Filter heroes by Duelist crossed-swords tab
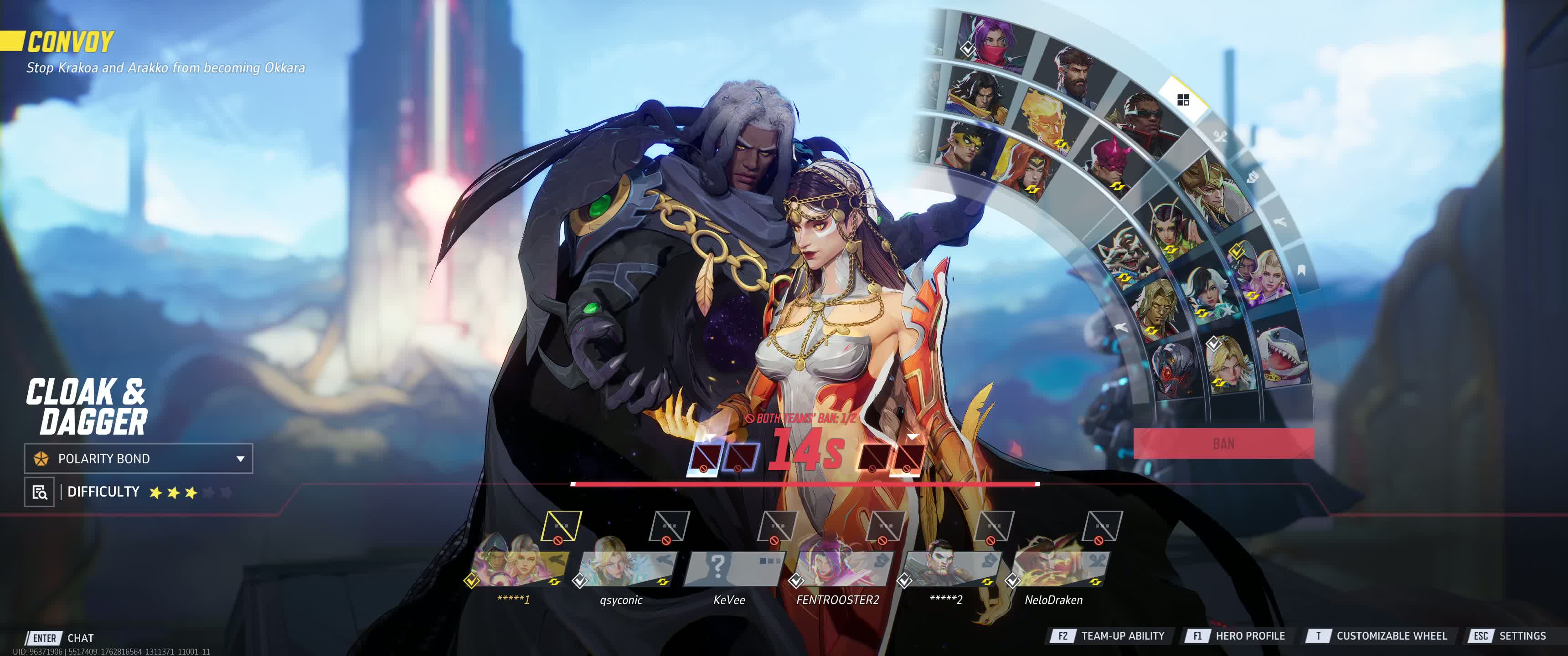1568x656 pixels. point(1219,136)
